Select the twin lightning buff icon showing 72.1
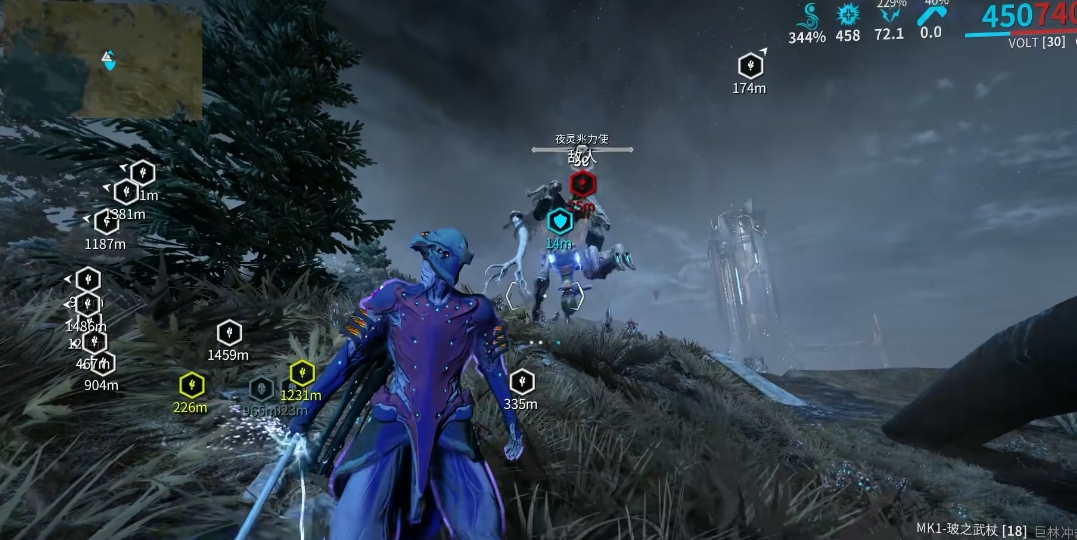Screen dimensions: 1077x540 pos(888,15)
